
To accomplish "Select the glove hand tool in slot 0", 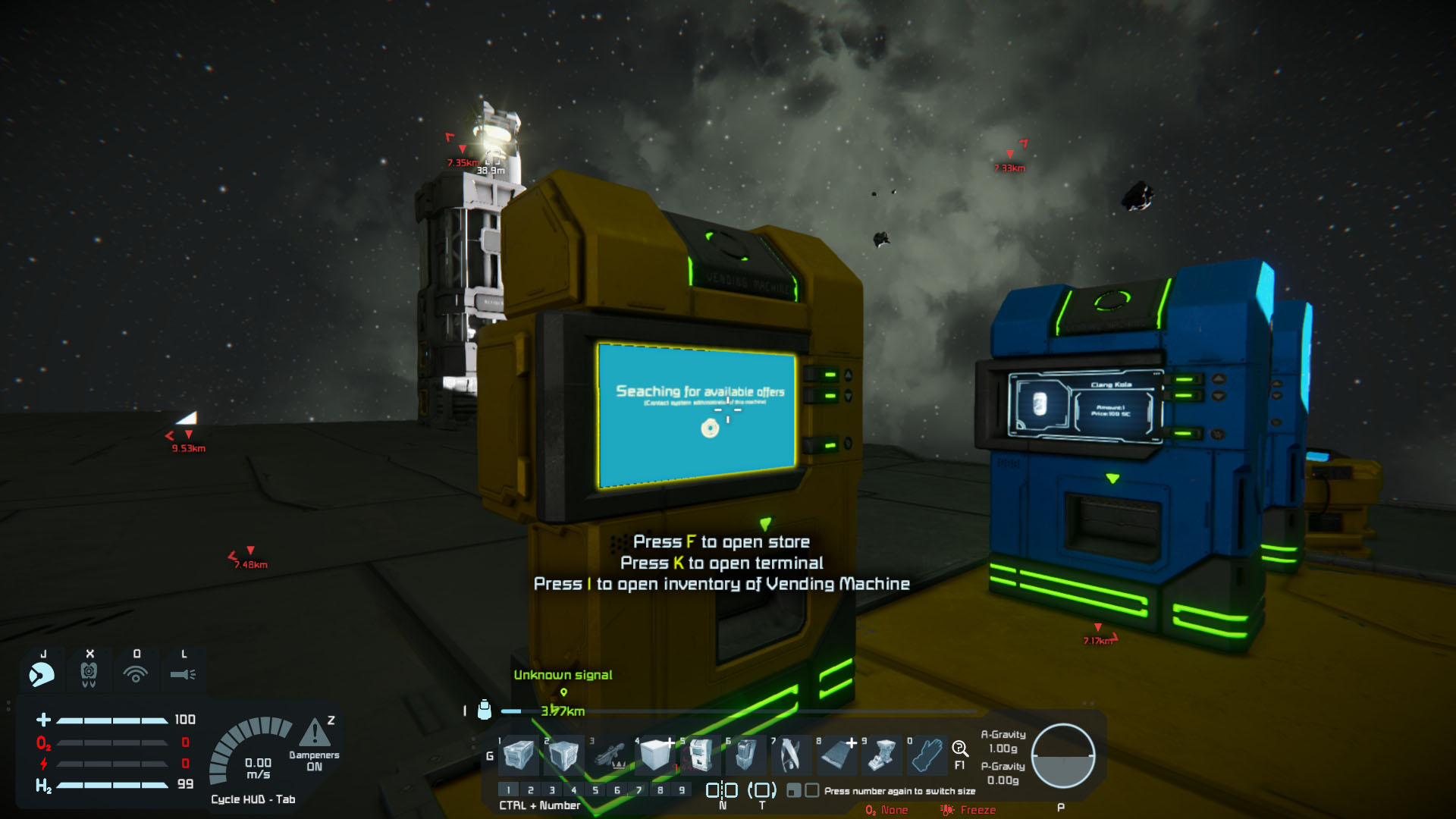I will (x=927, y=755).
